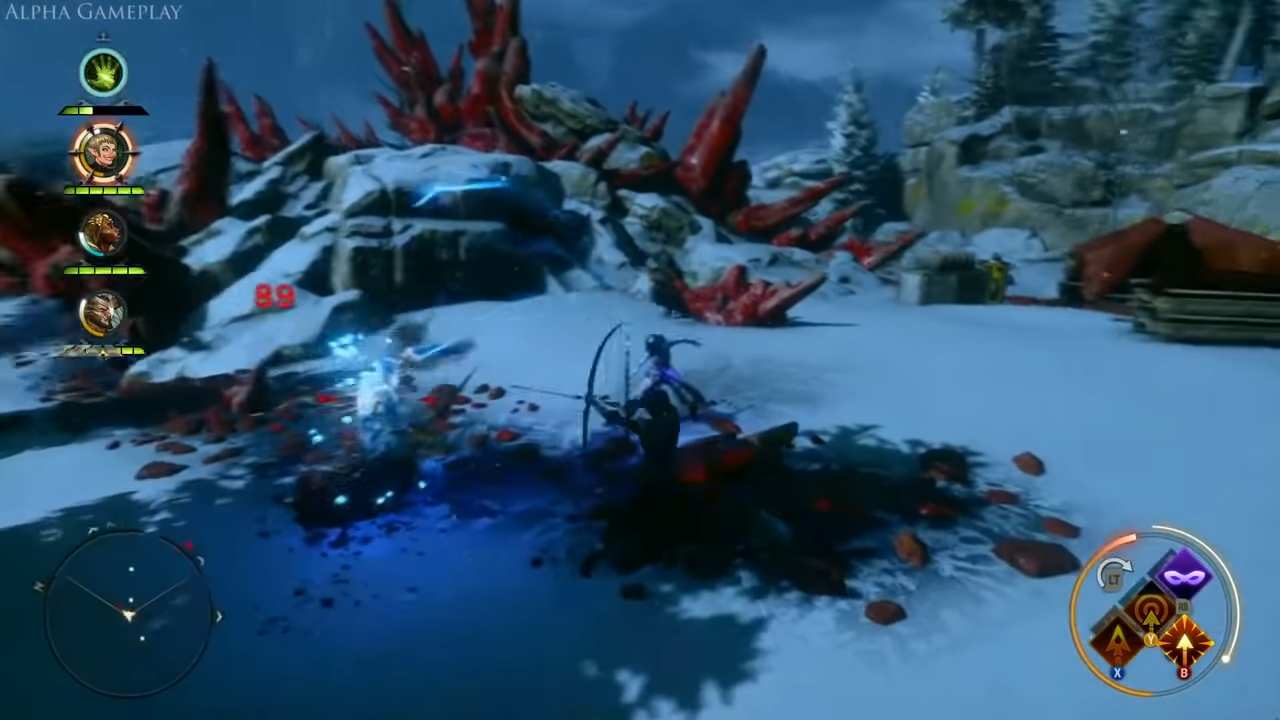Click the elf's full green health bar
The image size is (1280, 720).
tap(104, 190)
